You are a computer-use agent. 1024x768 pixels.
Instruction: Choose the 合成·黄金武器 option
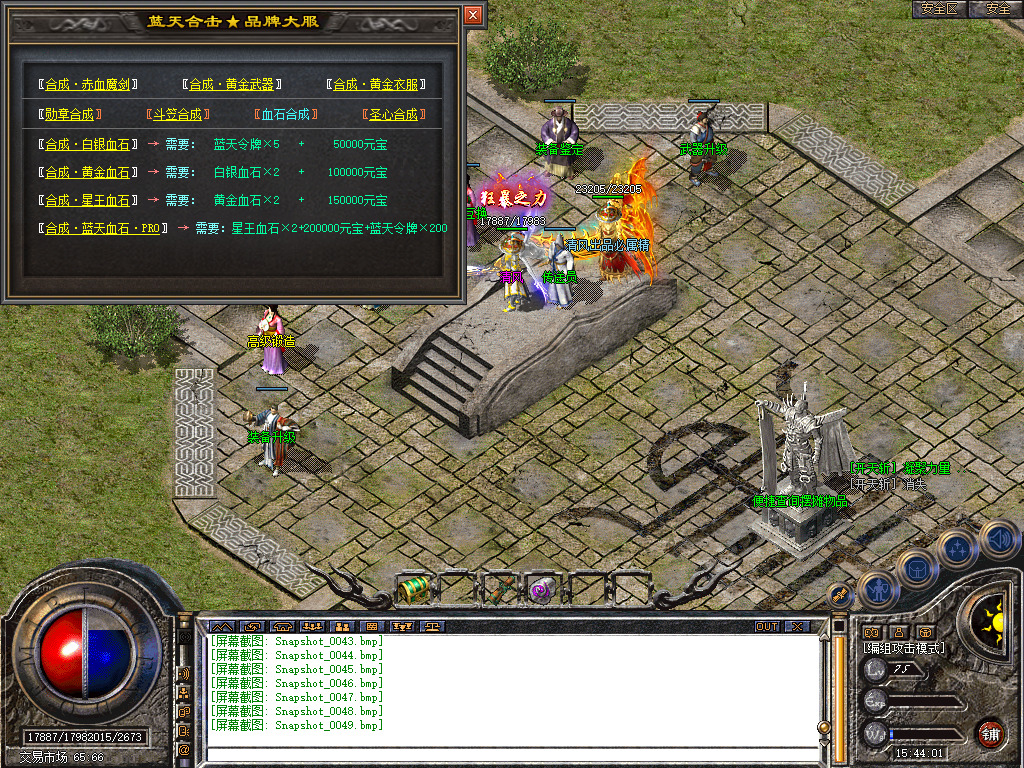(231, 85)
